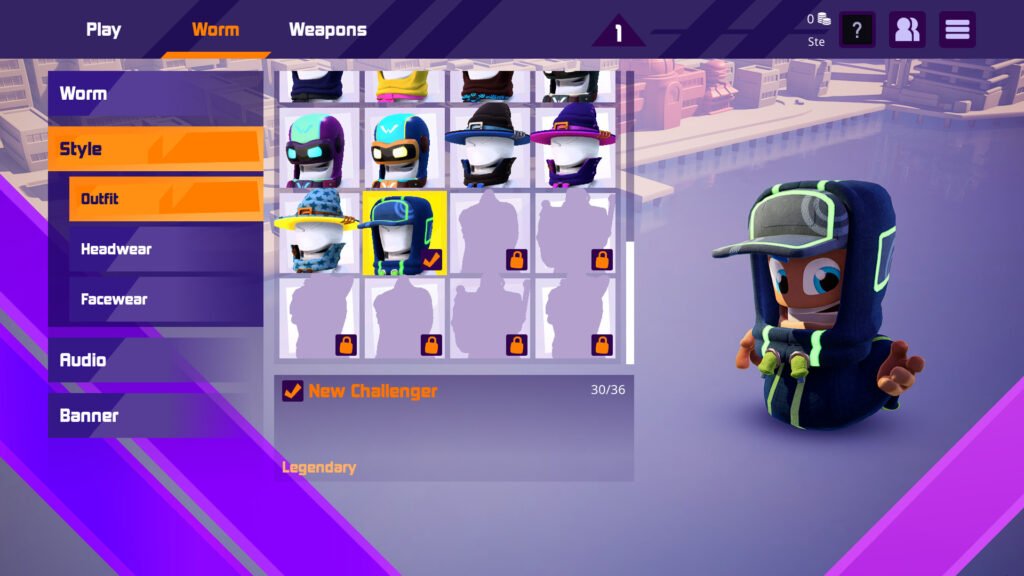Image resolution: width=1024 pixels, height=576 pixels.
Task: Open the friends list icon
Action: (x=907, y=30)
